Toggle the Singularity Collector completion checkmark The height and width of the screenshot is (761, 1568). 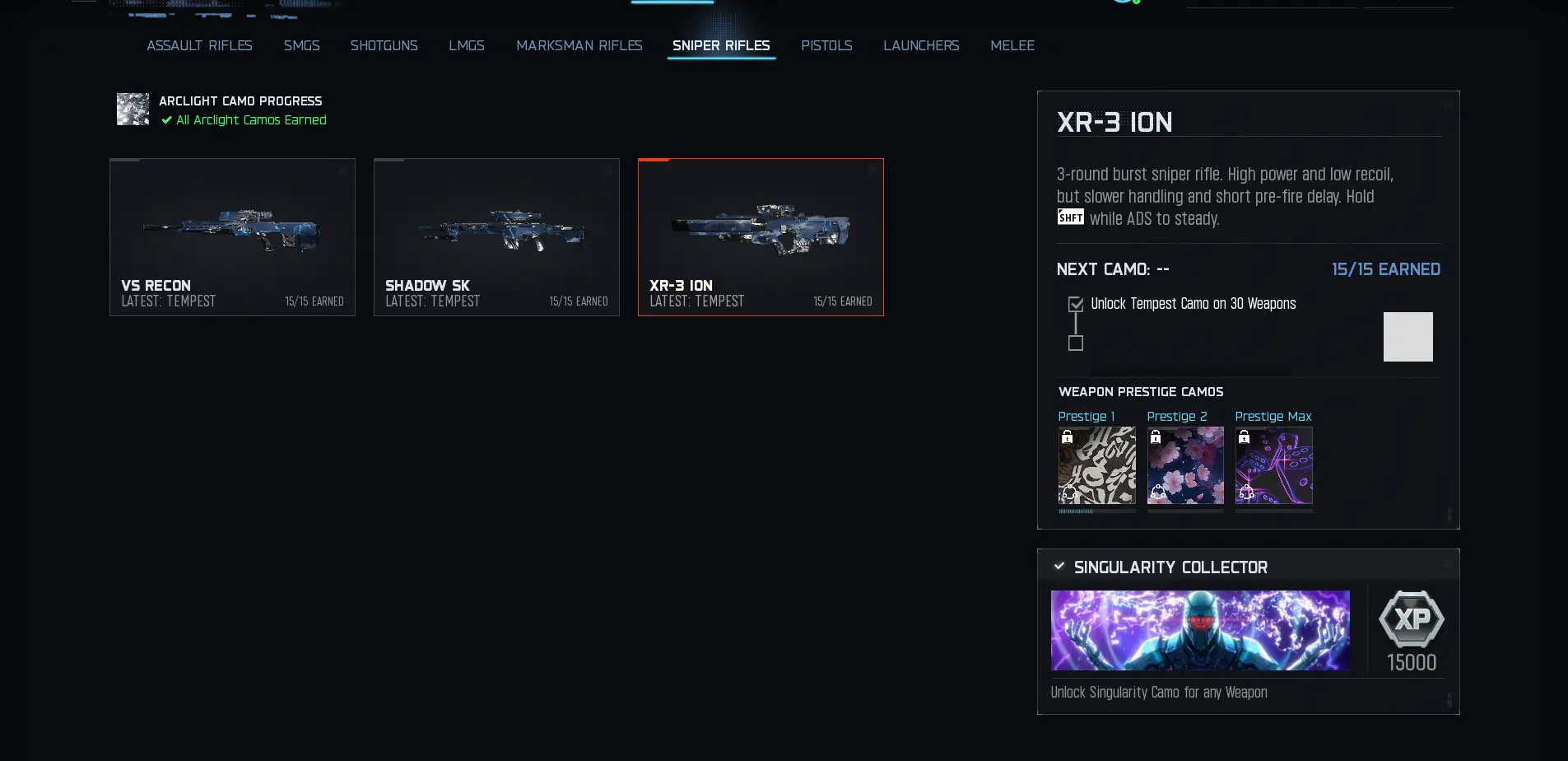(1060, 567)
